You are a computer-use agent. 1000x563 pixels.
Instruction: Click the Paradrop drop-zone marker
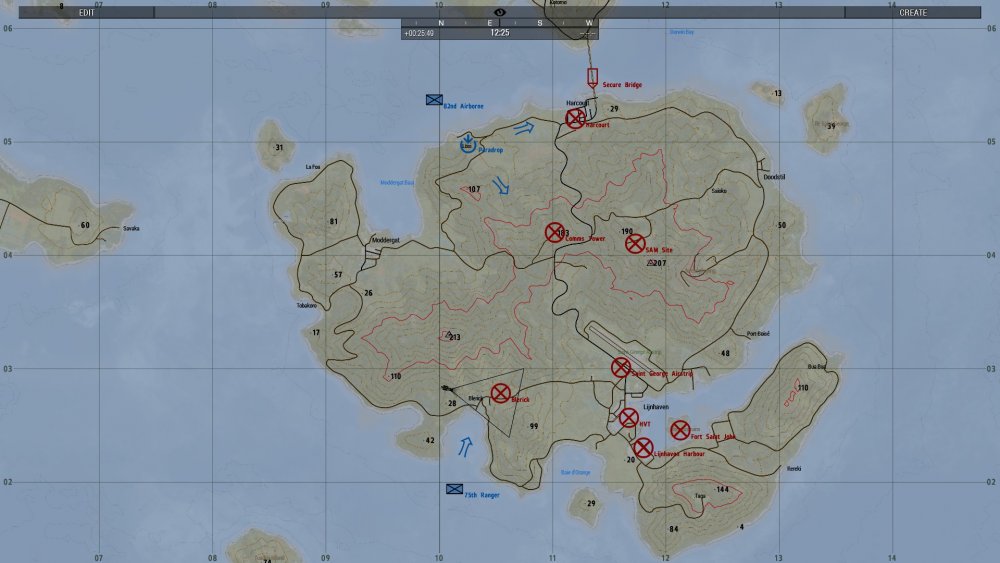point(468,145)
